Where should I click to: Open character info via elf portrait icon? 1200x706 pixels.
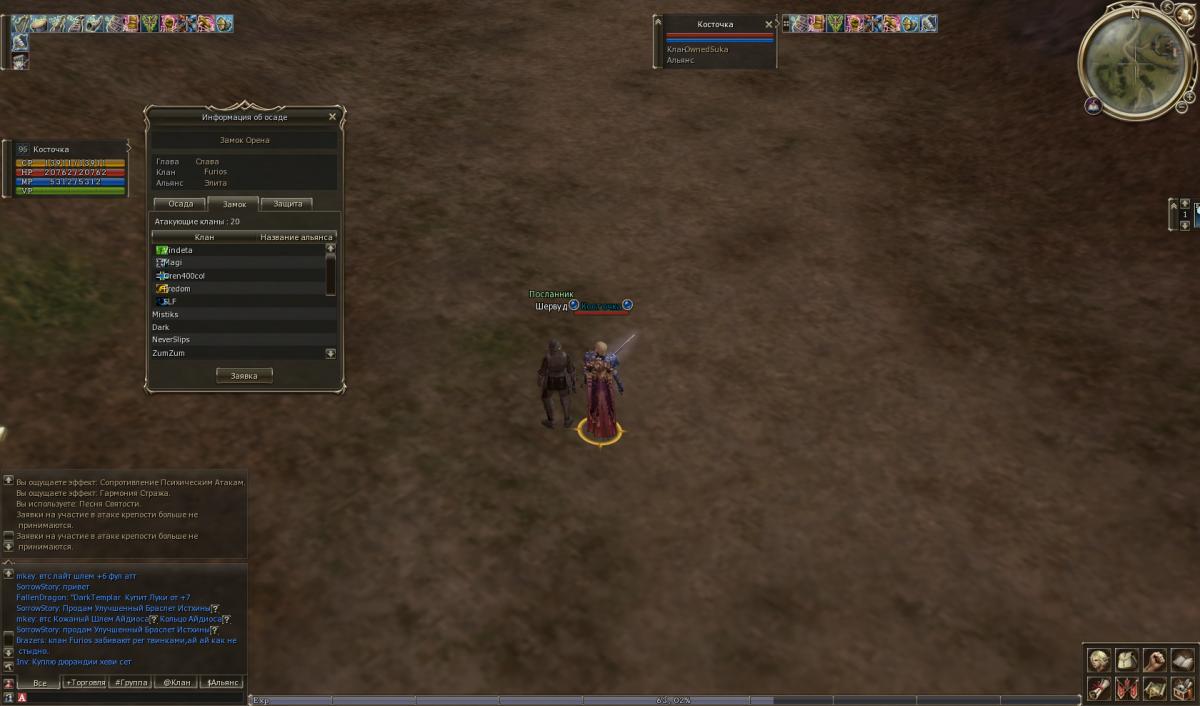click(1099, 660)
